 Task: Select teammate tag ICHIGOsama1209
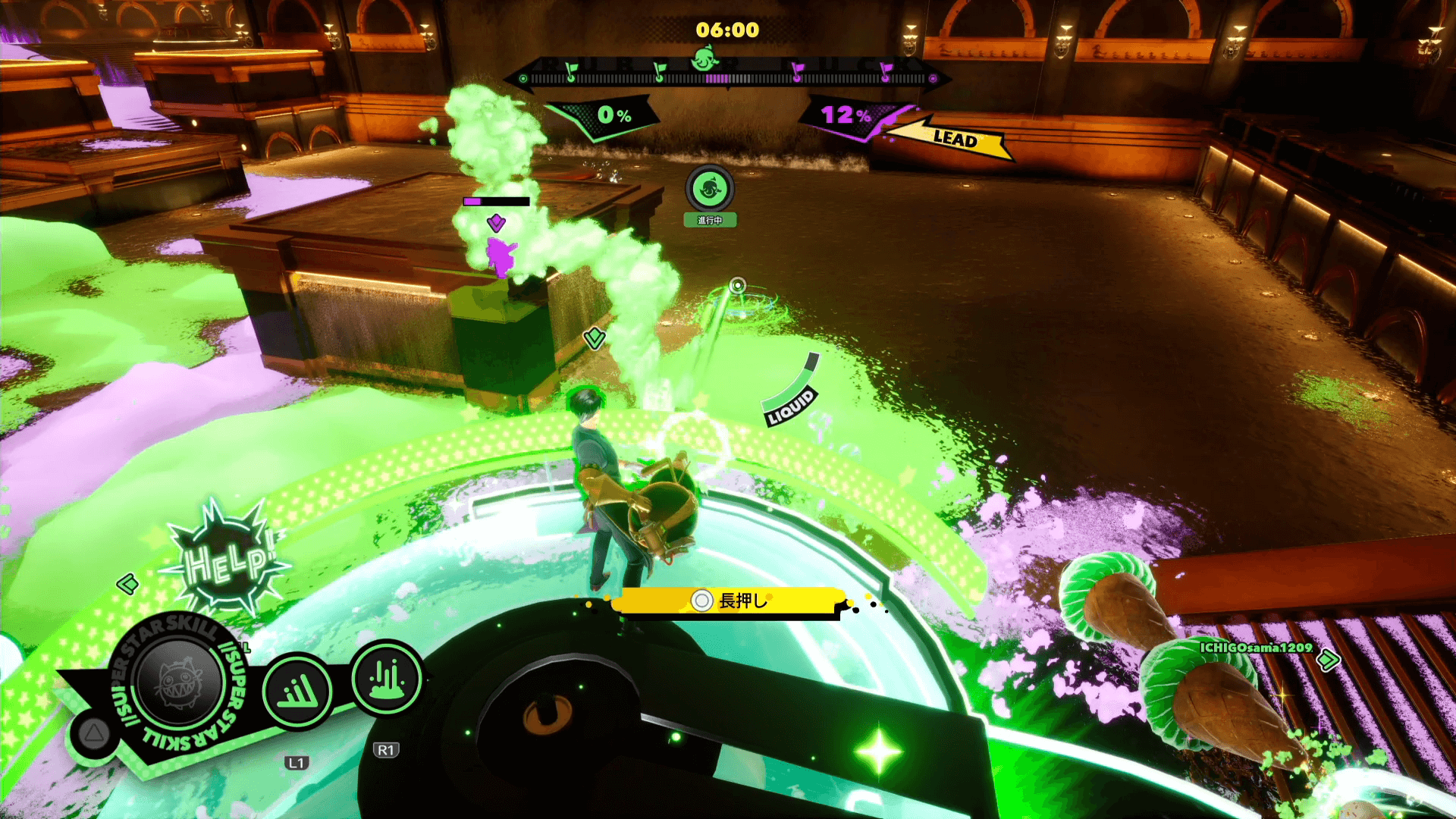[x=1256, y=648]
